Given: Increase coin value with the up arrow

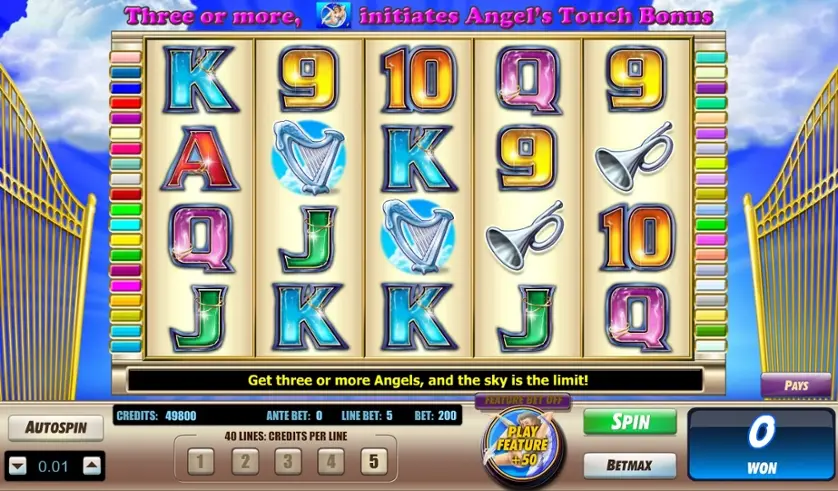Looking at the screenshot, I should pyautogui.click(x=92, y=465).
